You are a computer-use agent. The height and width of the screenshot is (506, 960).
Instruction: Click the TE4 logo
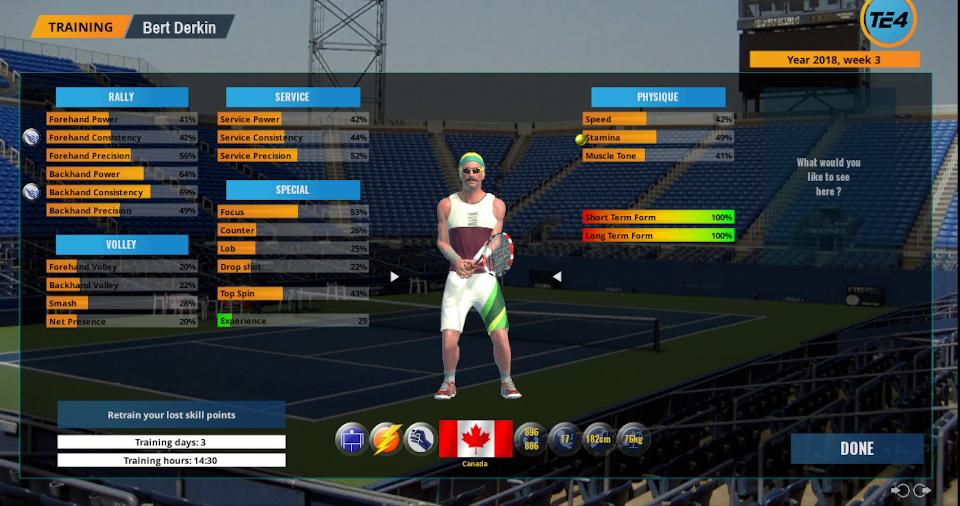click(888, 21)
